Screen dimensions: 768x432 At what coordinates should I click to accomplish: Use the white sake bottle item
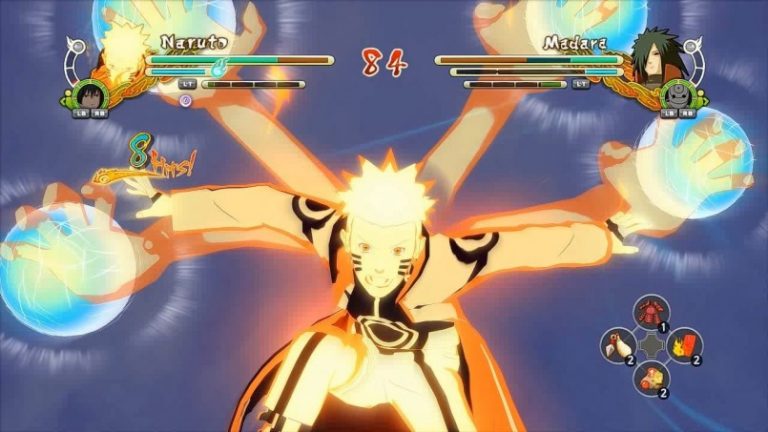click(x=618, y=346)
